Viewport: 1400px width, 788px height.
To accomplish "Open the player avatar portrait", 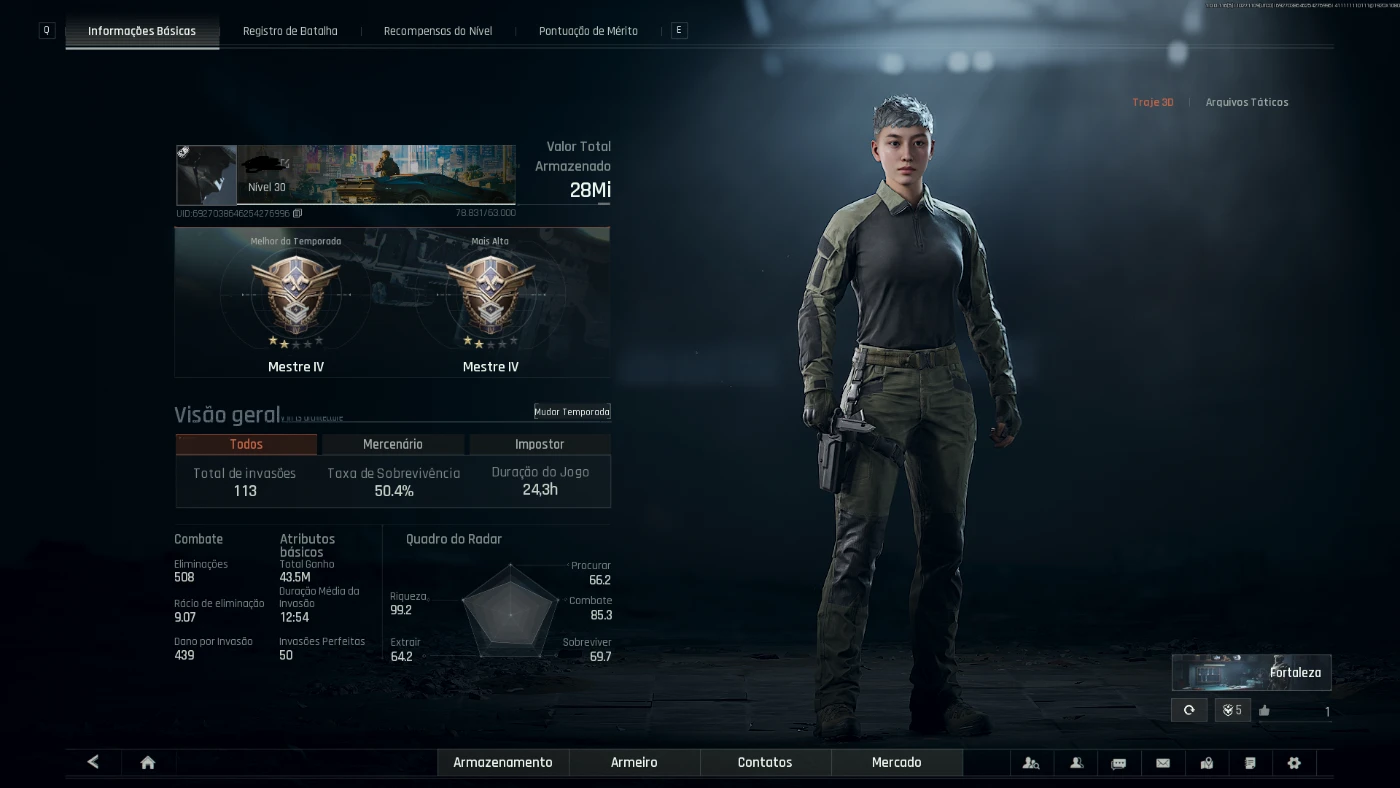I will [x=206, y=175].
